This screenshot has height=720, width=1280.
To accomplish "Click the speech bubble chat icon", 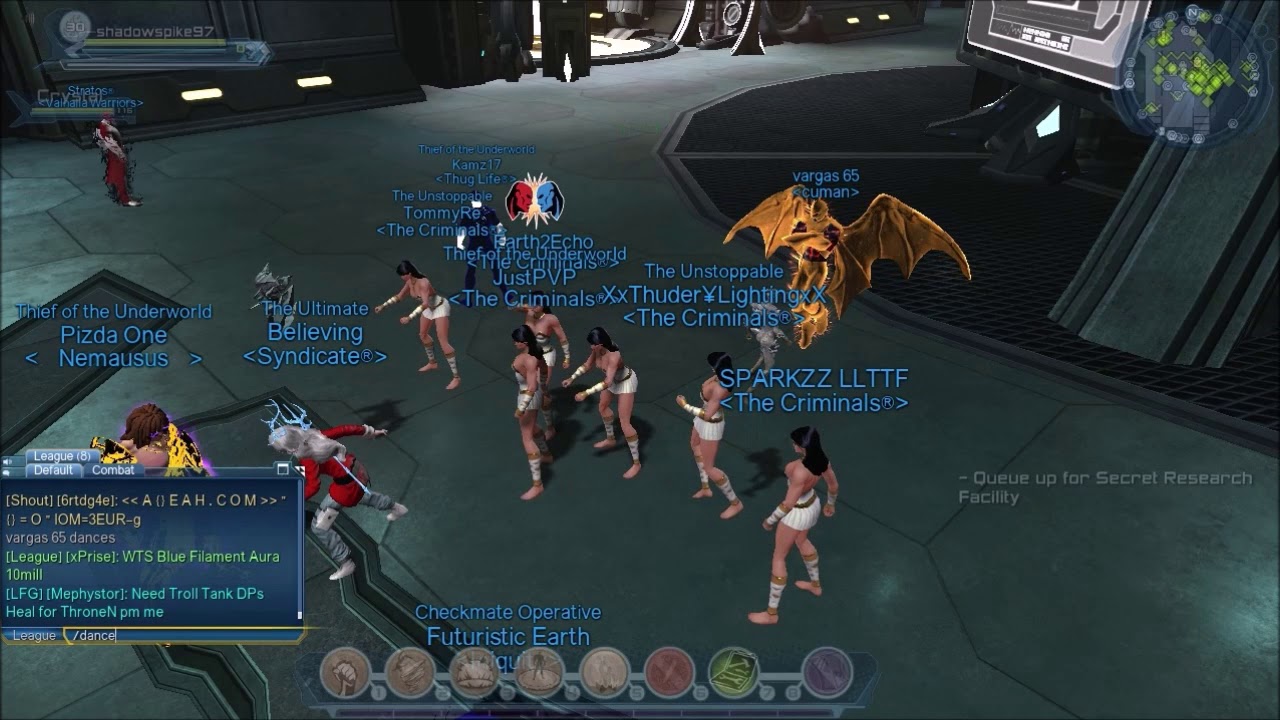I will [x=8, y=472].
